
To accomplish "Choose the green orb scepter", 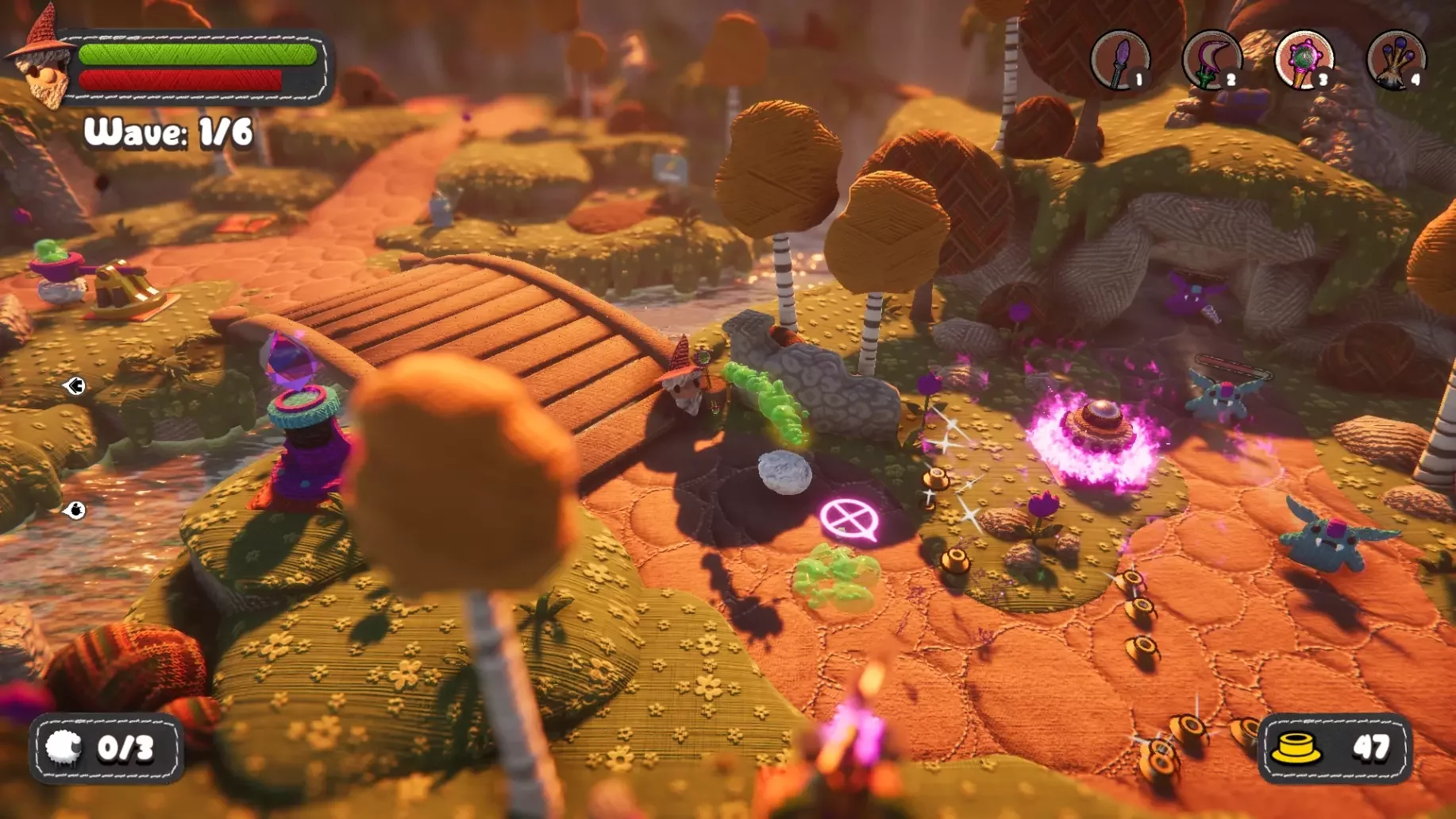I will point(1304,60).
